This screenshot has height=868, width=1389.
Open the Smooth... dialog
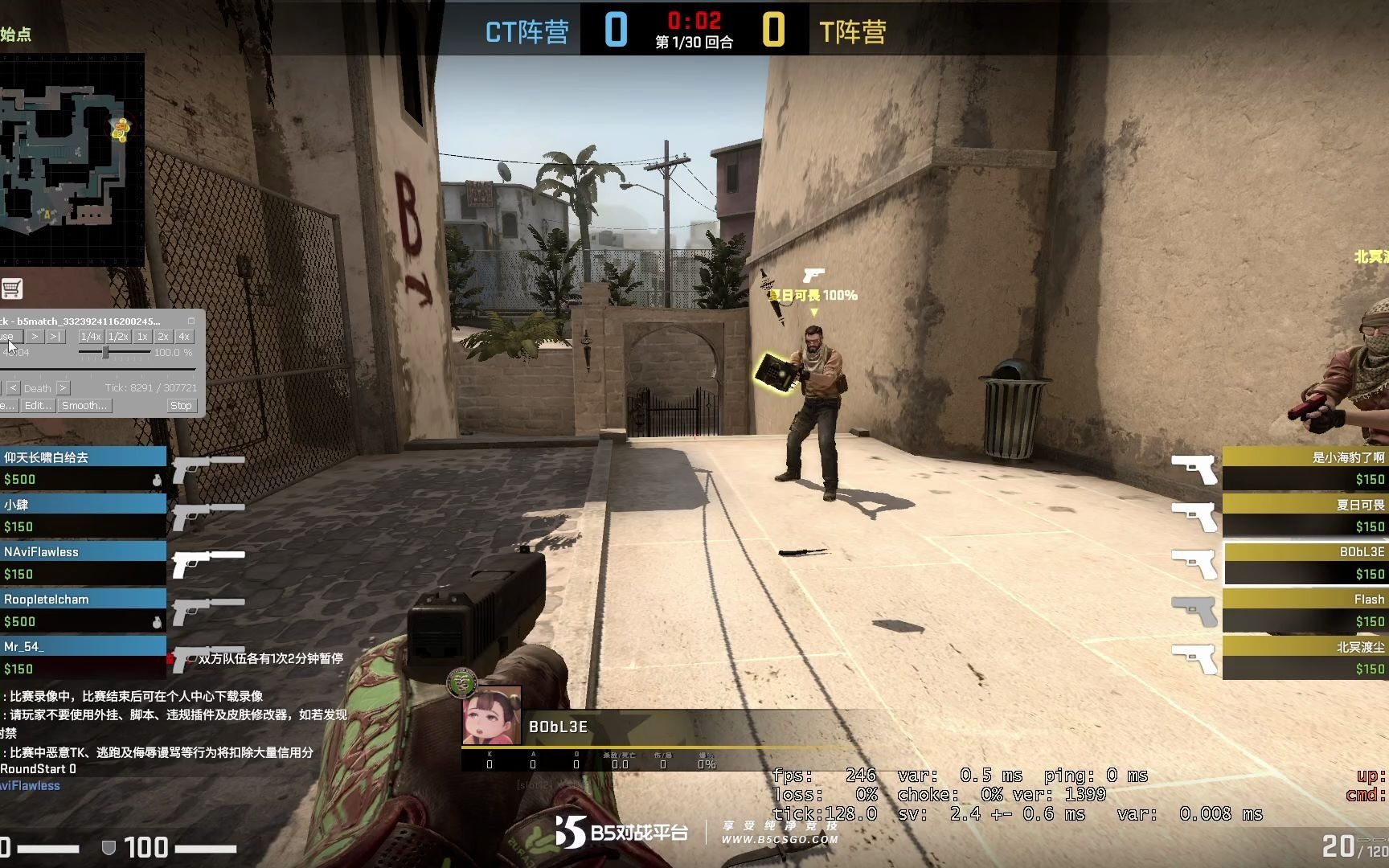84,406
